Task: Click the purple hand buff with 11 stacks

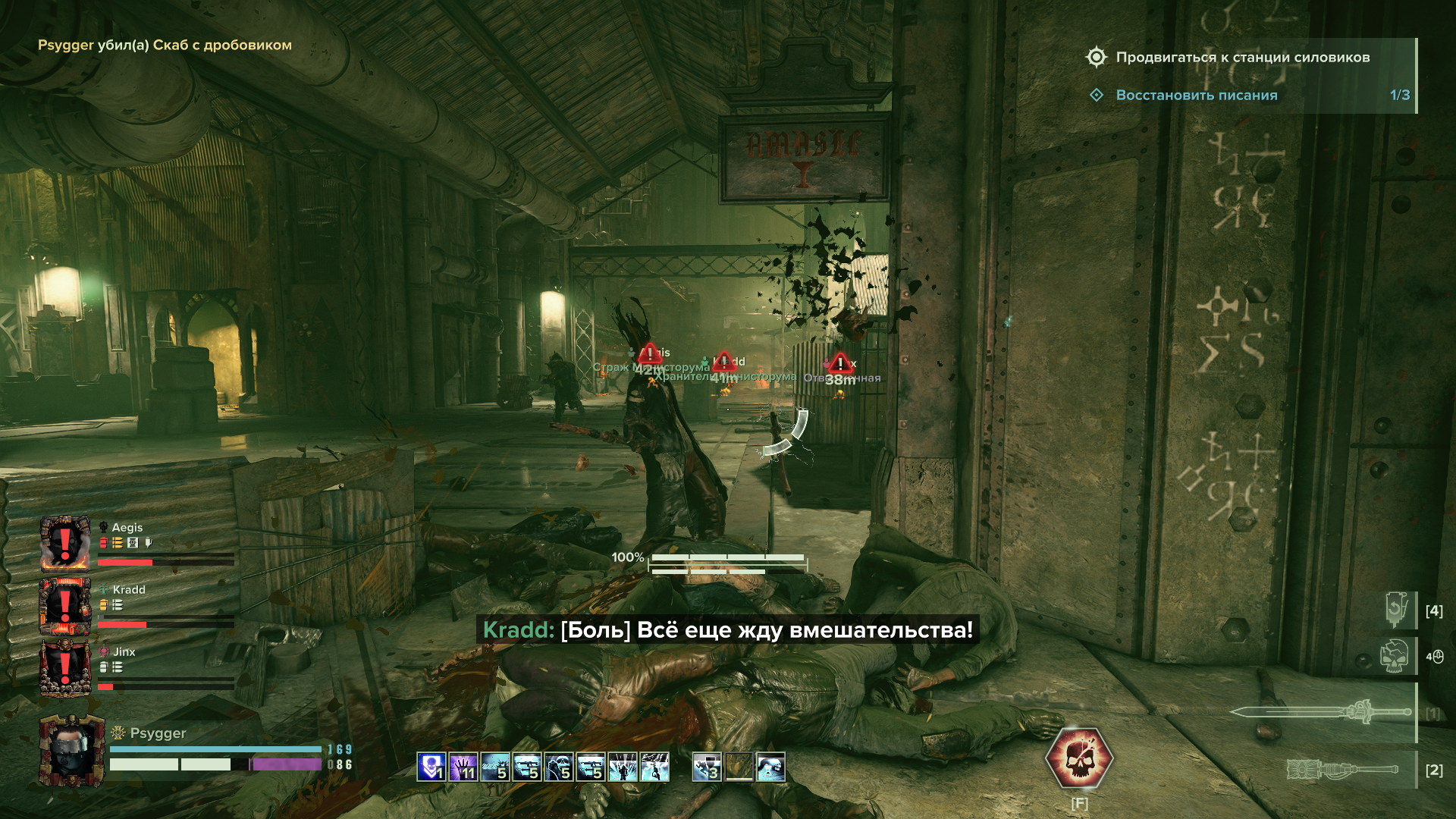Action: coord(463,767)
